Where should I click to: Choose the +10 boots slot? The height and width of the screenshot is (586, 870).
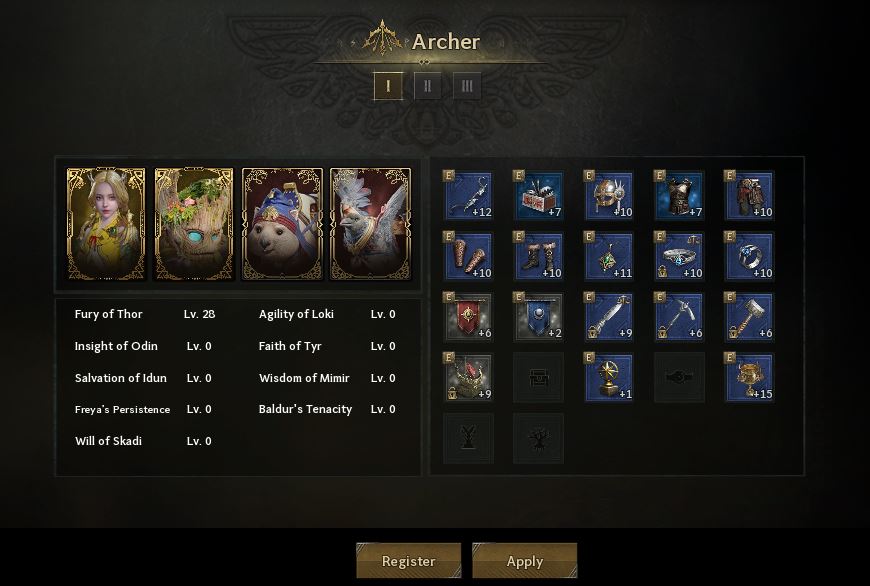click(539, 257)
